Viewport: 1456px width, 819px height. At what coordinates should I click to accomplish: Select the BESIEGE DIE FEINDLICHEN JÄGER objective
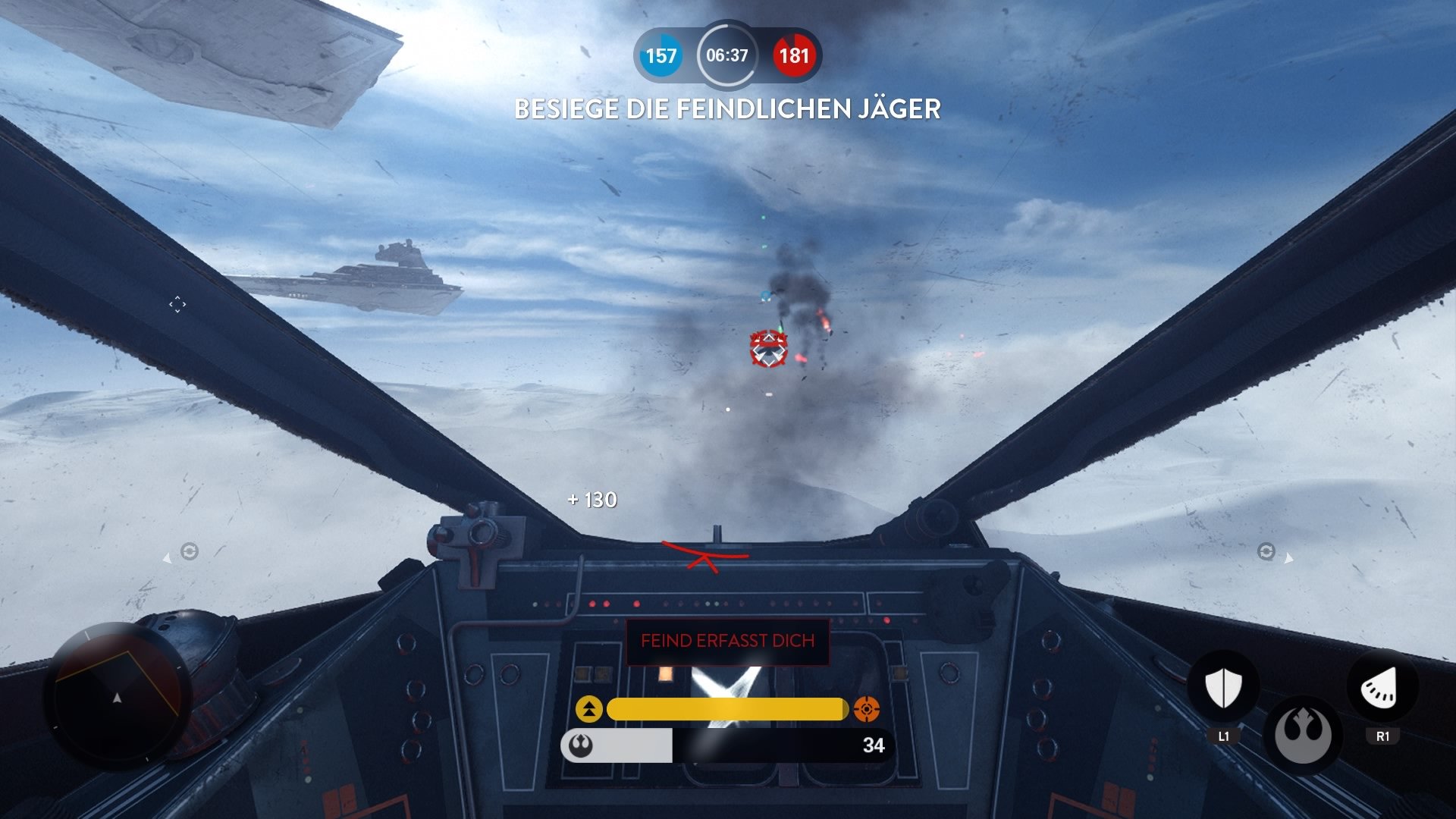tap(727, 110)
